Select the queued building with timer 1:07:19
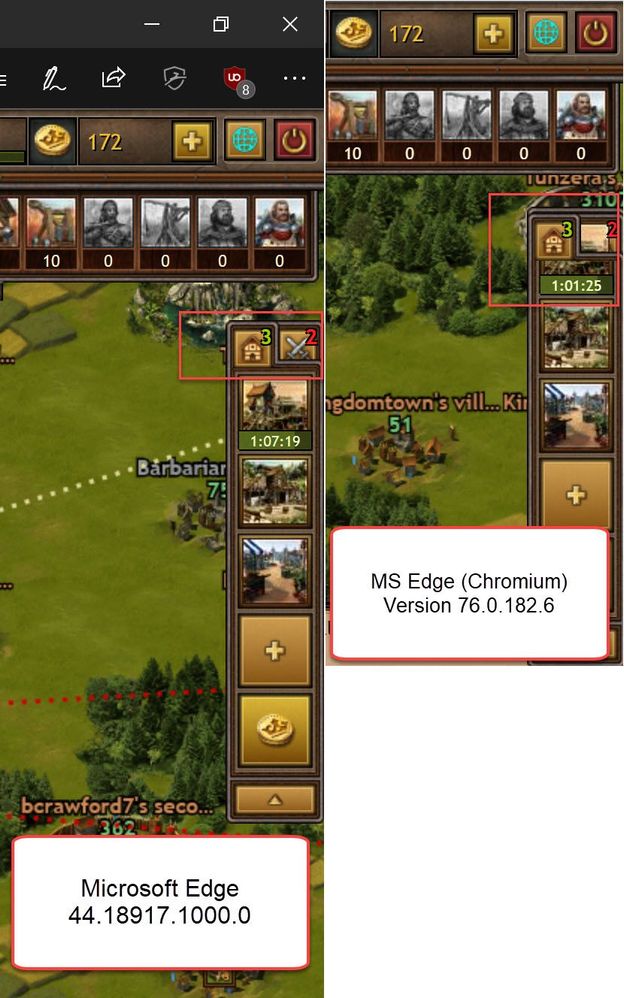 (275, 404)
